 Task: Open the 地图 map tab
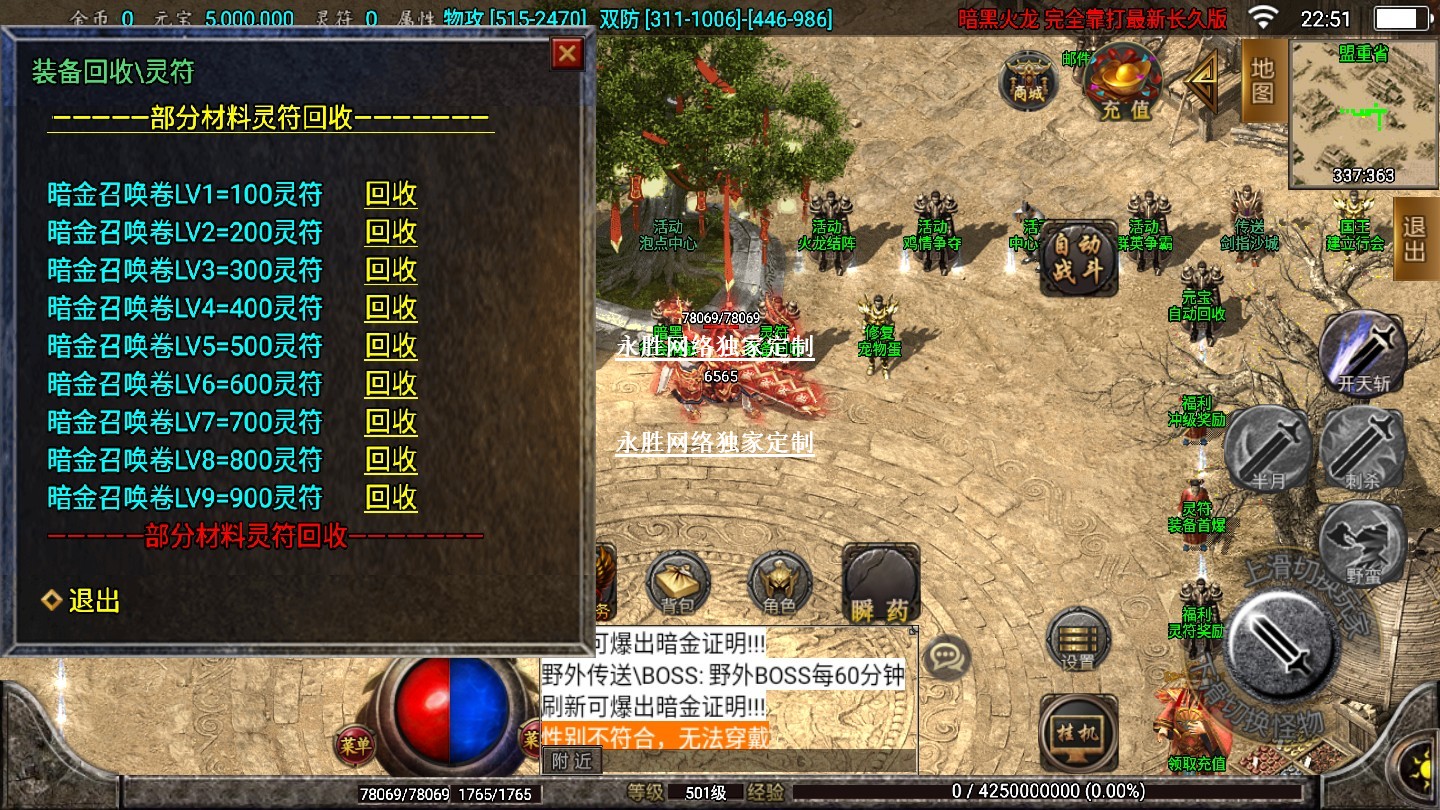tap(1263, 81)
